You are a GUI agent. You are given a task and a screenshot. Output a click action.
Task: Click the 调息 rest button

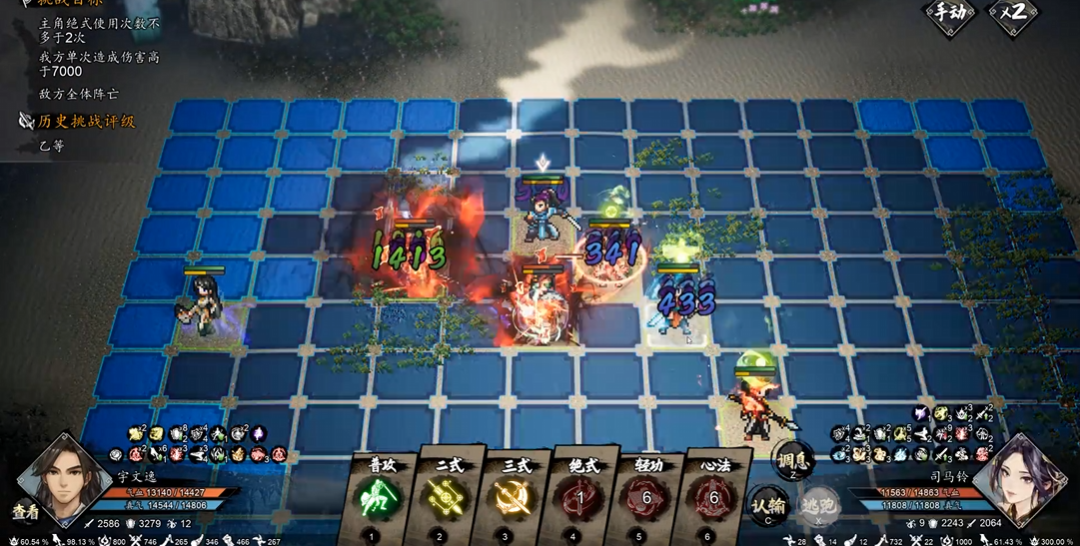tap(795, 461)
